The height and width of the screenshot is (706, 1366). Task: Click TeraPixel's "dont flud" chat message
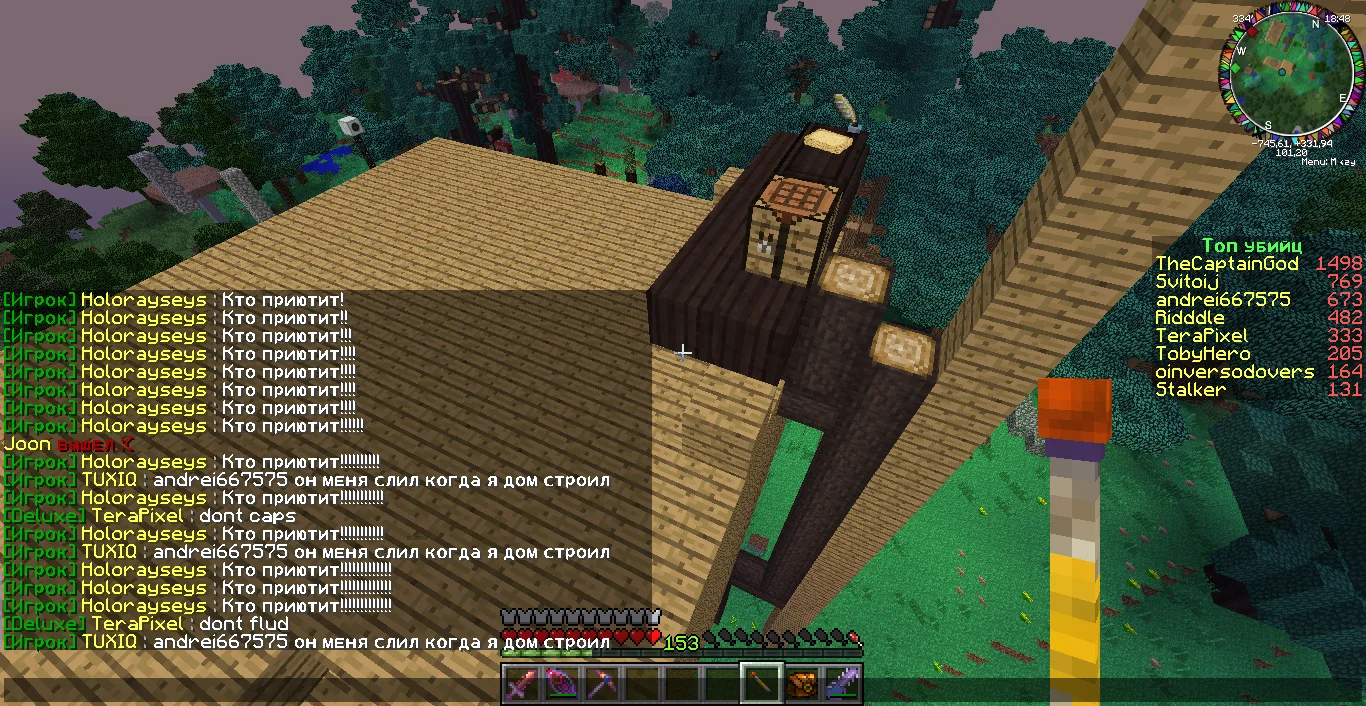click(x=244, y=624)
